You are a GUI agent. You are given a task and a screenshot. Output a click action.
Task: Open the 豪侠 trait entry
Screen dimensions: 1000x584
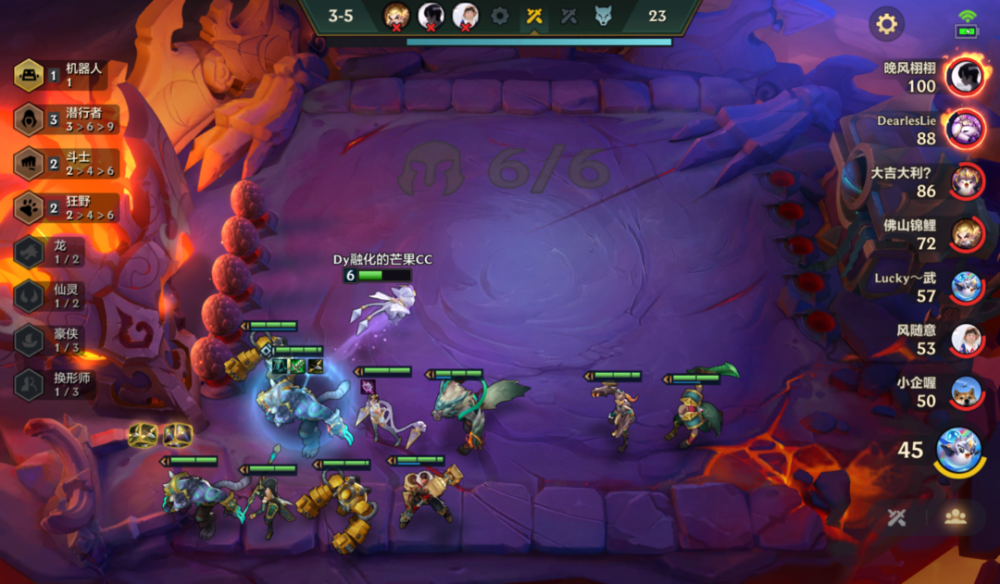pos(62,339)
